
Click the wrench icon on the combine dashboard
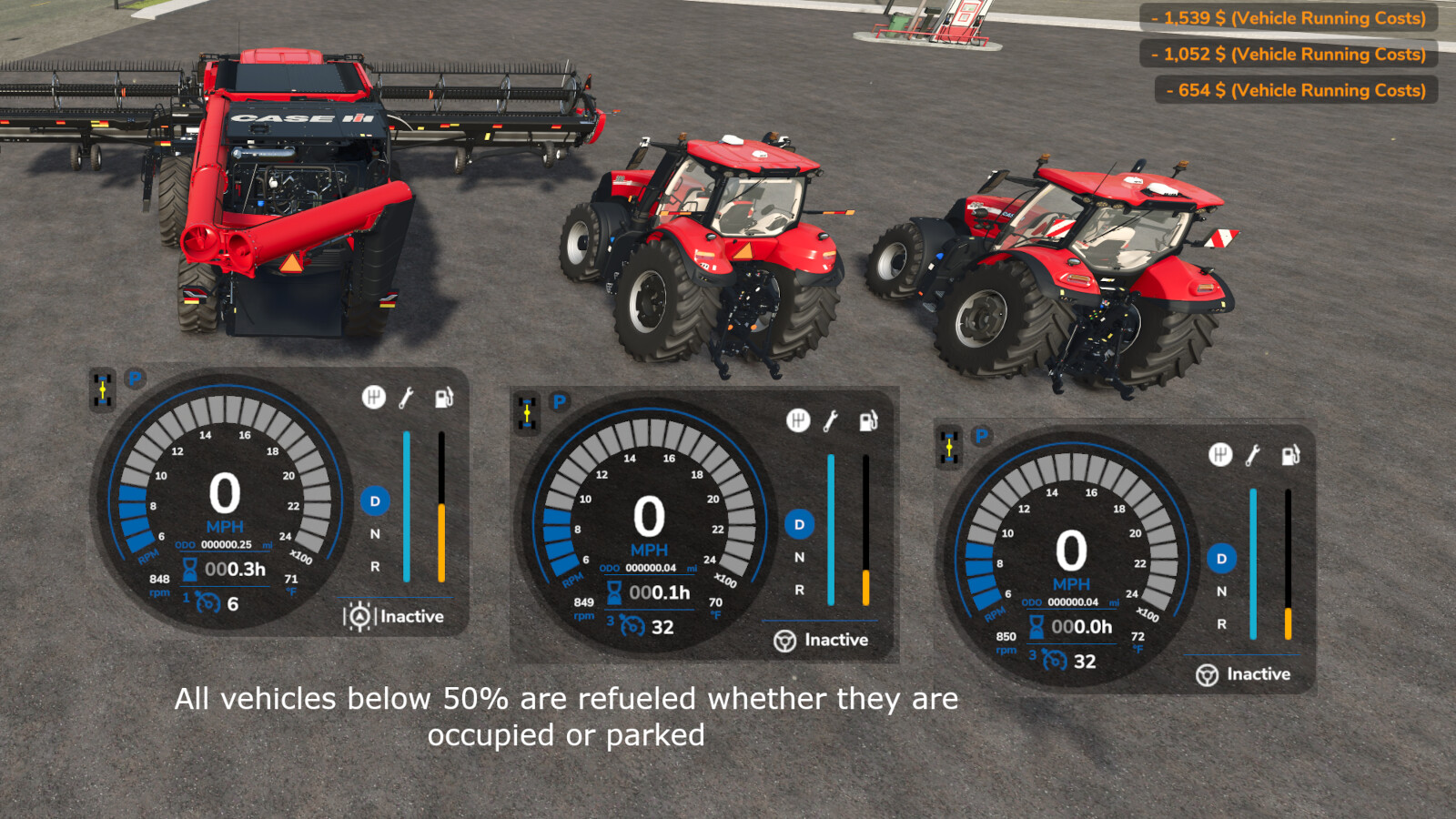[407, 397]
